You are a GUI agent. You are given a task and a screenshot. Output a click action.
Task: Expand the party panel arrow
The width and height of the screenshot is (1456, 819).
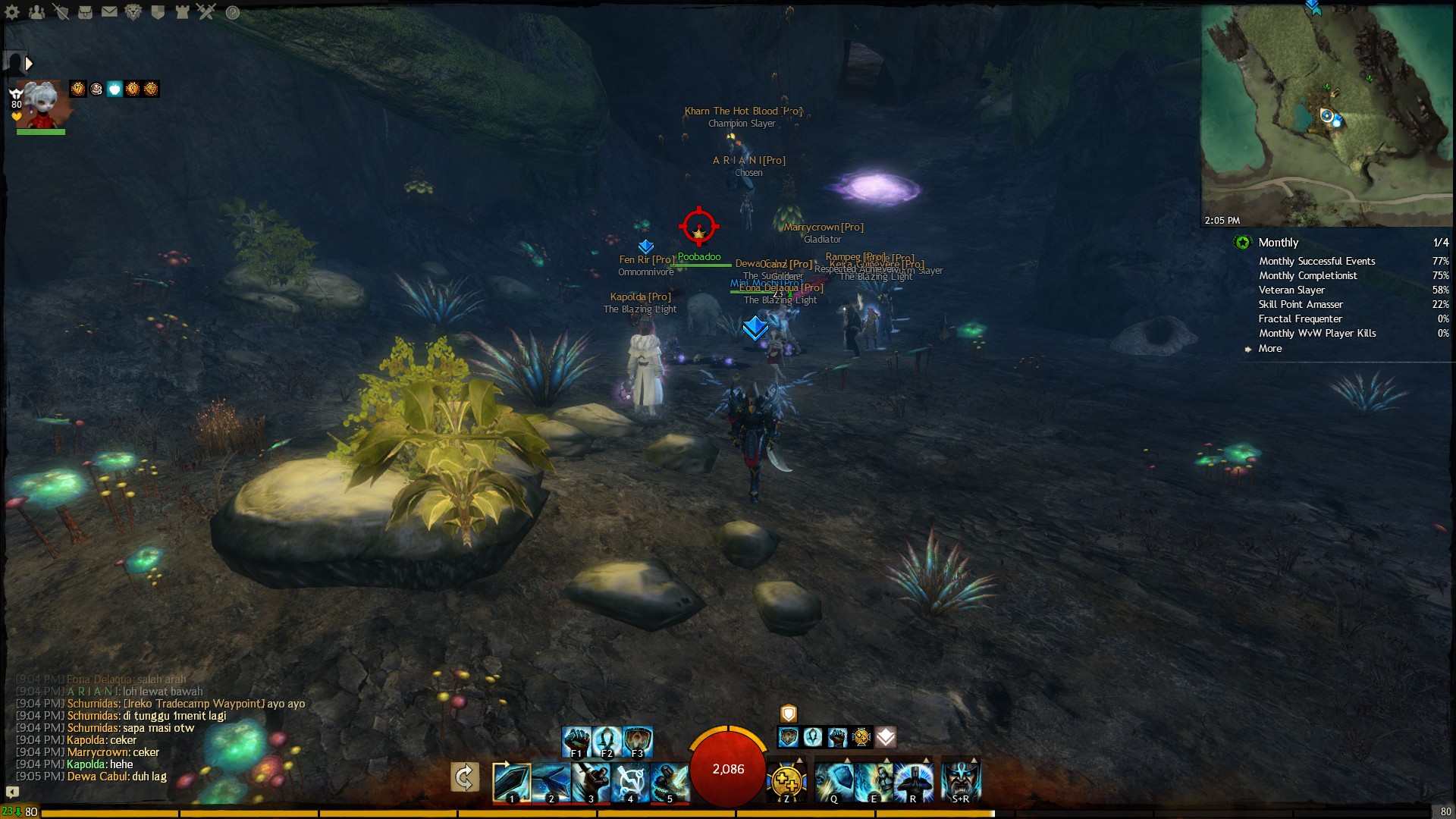[29, 64]
